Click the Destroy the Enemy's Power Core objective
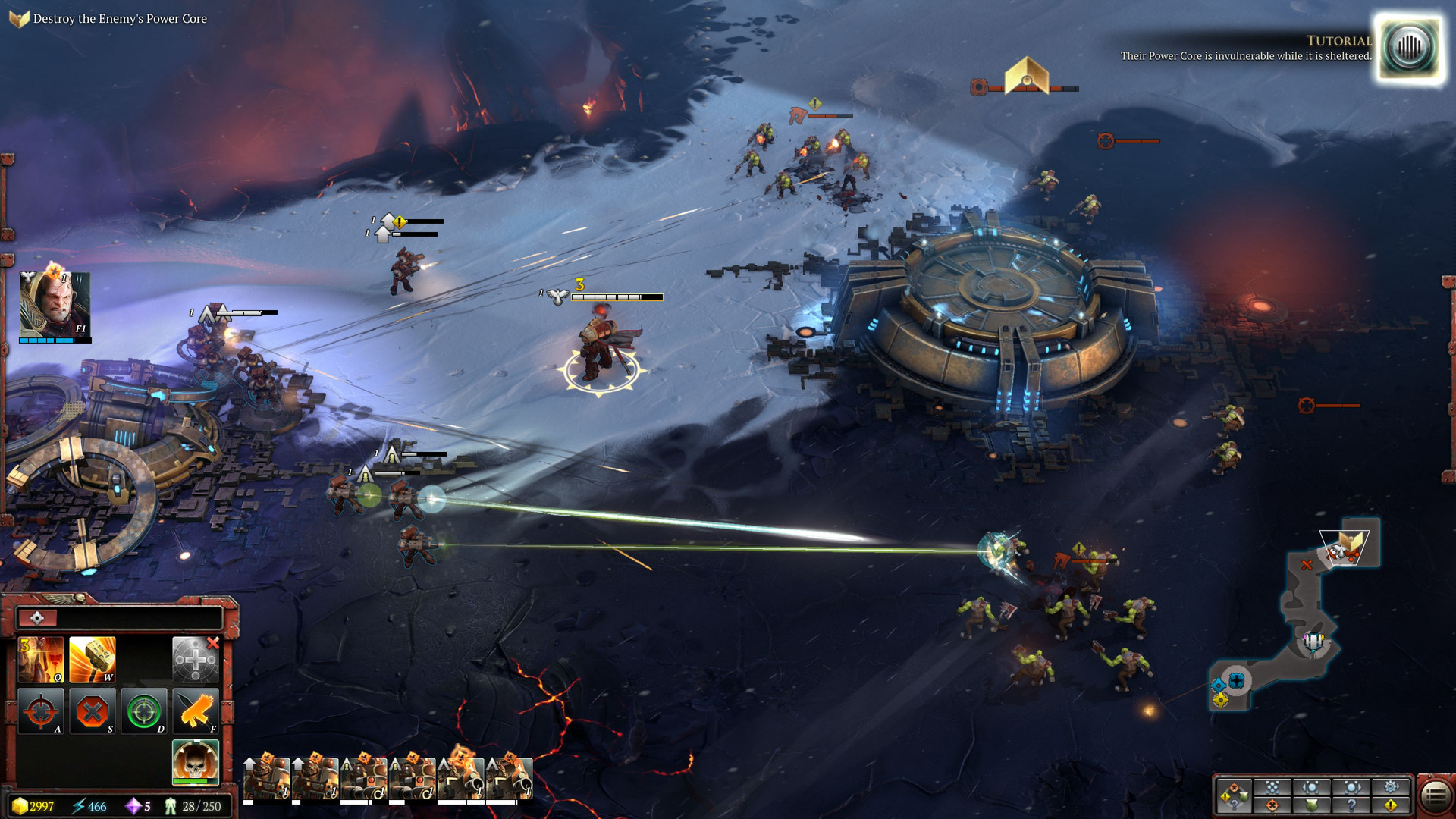Screen dimensions: 1456x819 tap(120, 19)
